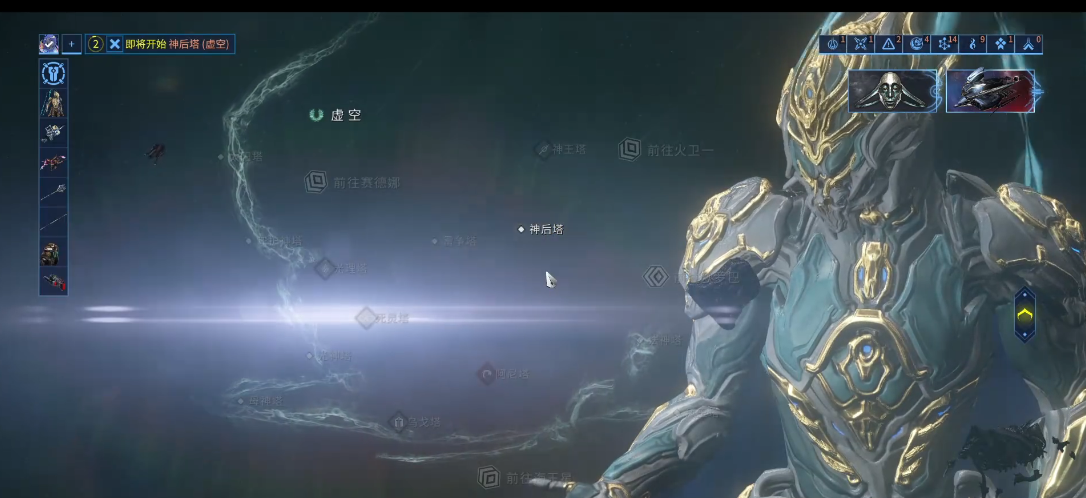Image resolution: width=1086 pixels, height=498 pixels.
Task: Select the flame icon showing count 9
Action: [x=972, y=44]
